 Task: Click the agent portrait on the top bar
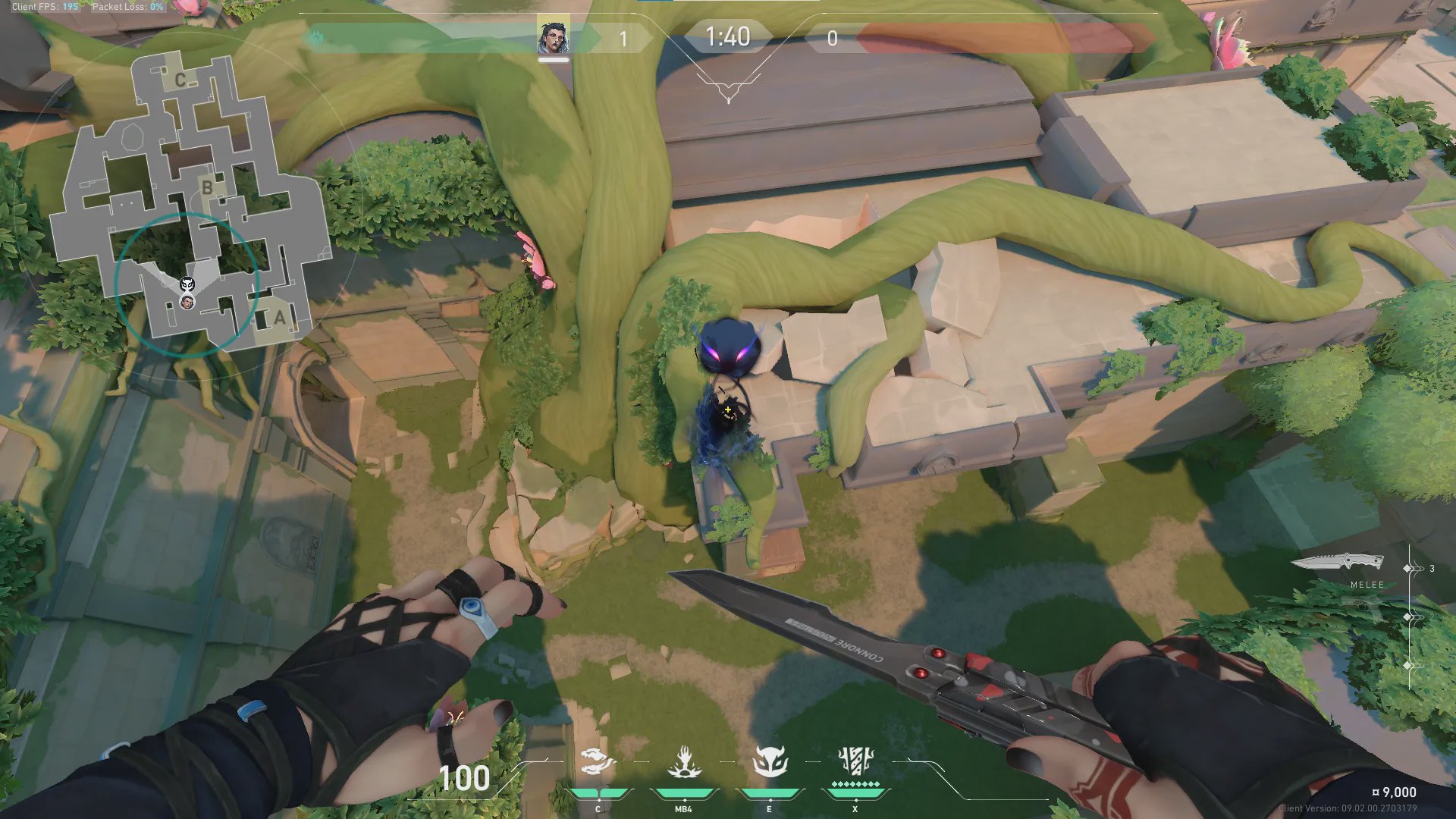click(553, 38)
